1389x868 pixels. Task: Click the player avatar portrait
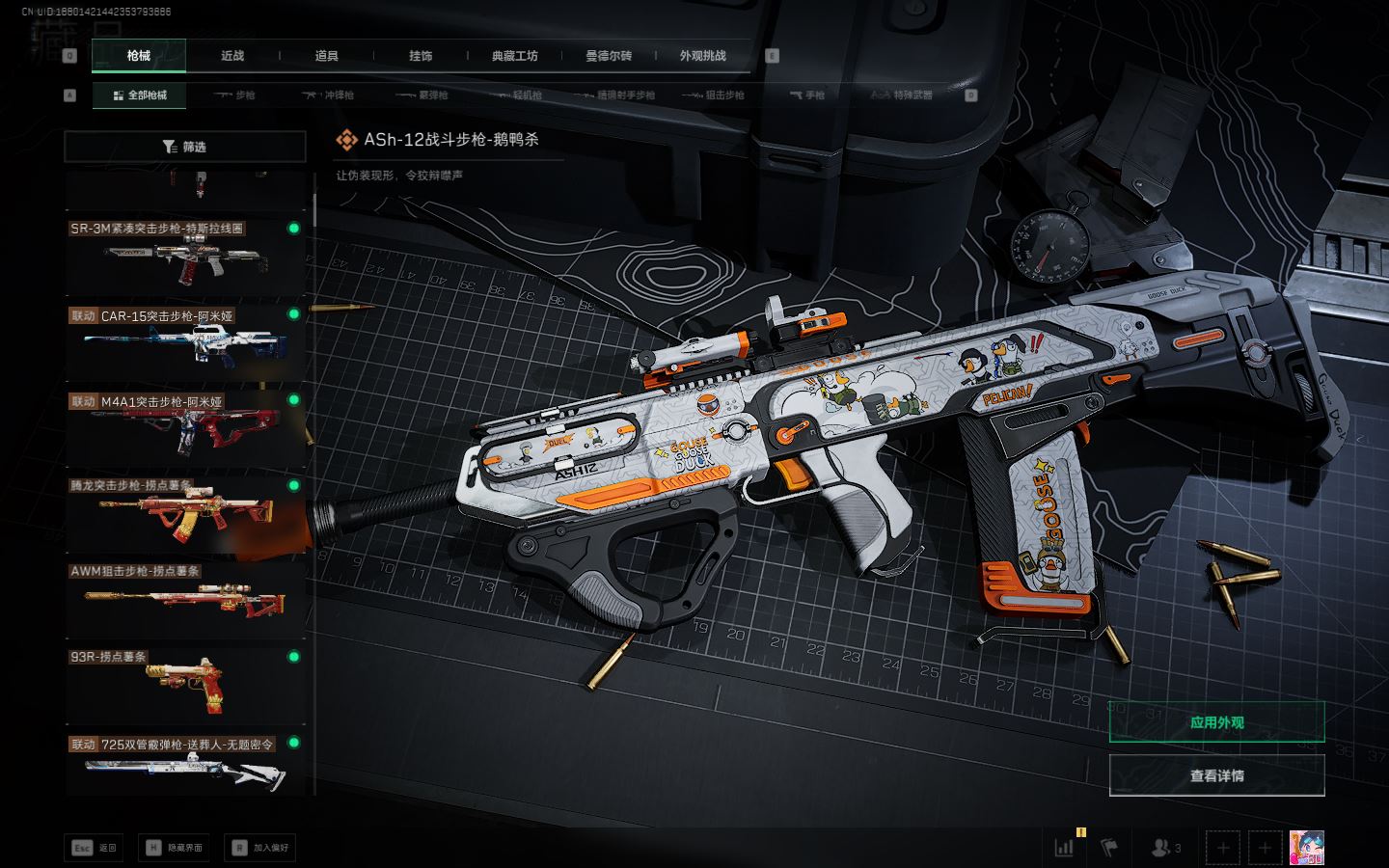[x=1307, y=848]
